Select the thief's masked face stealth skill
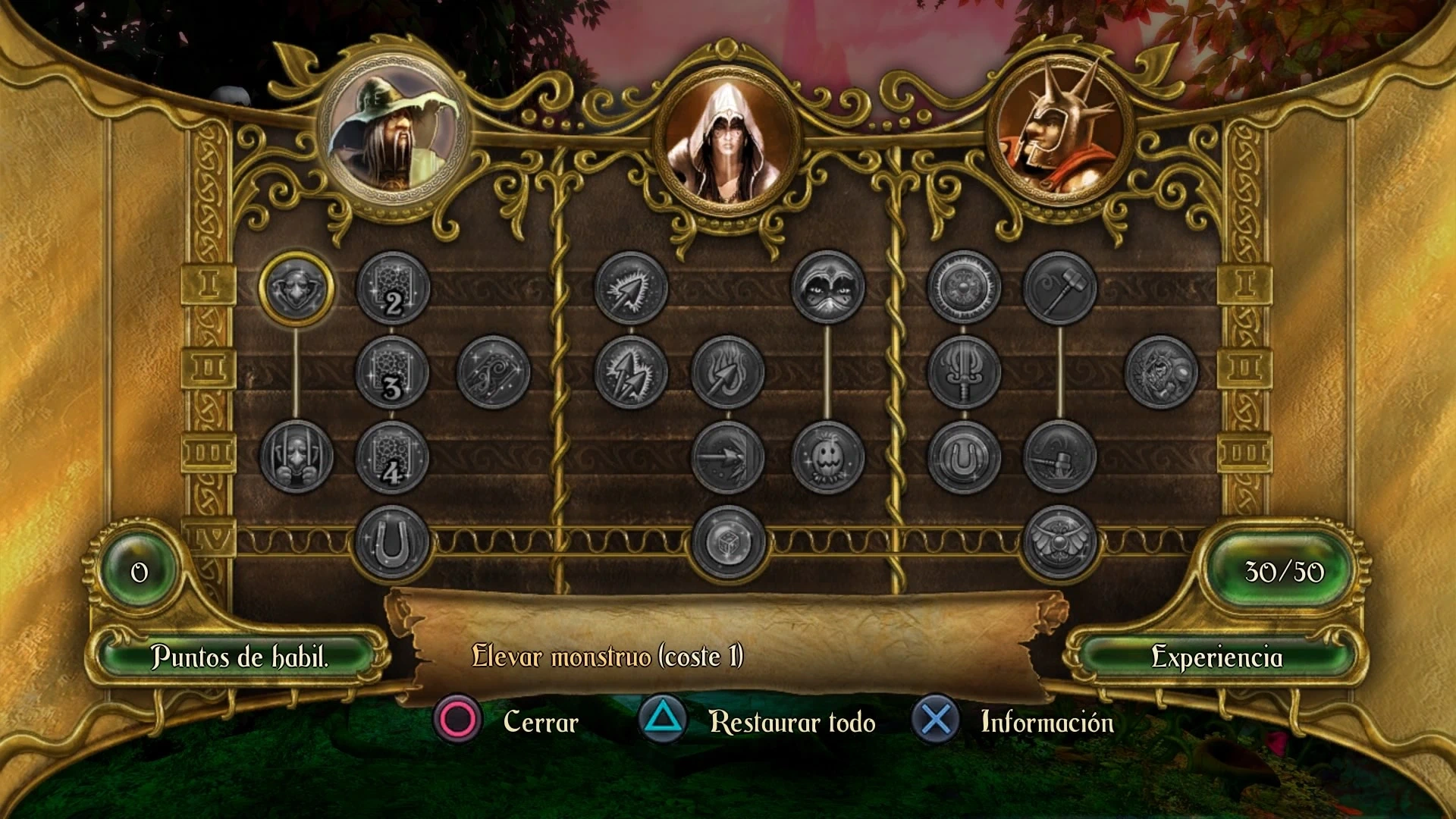 click(x=827, y=288)
